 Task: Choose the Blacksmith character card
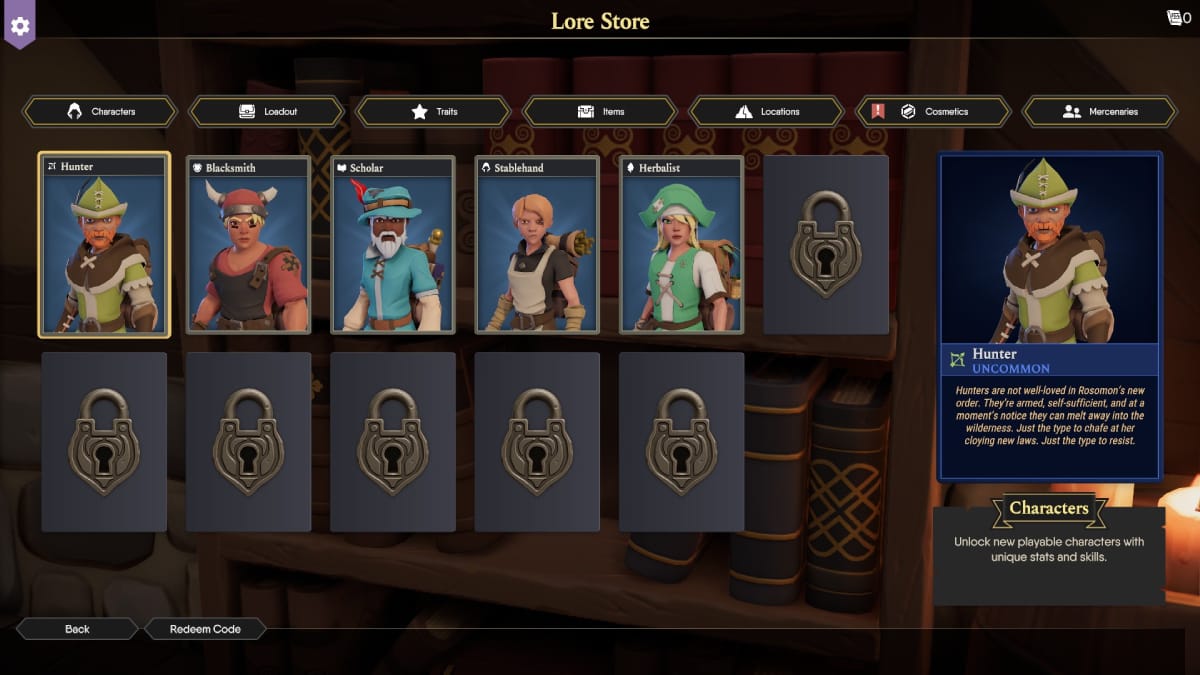(x=249, y=245)
